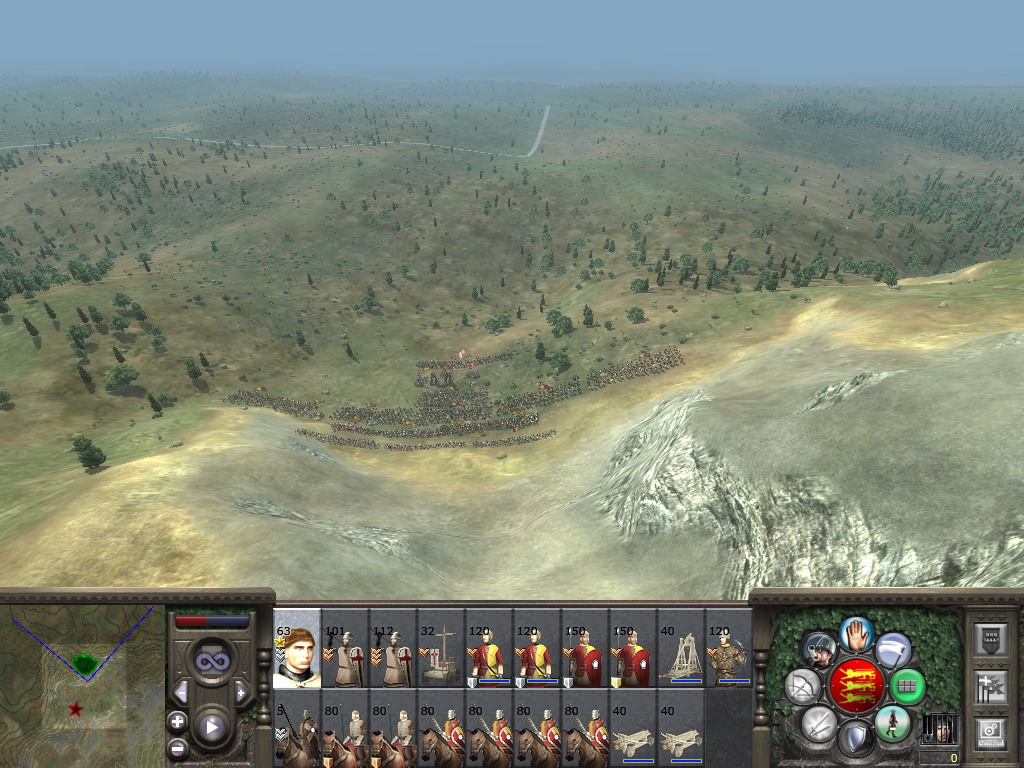Screen dimensions: 1024x768
Task: Click the battle minimap
Action: pos(82,678)
